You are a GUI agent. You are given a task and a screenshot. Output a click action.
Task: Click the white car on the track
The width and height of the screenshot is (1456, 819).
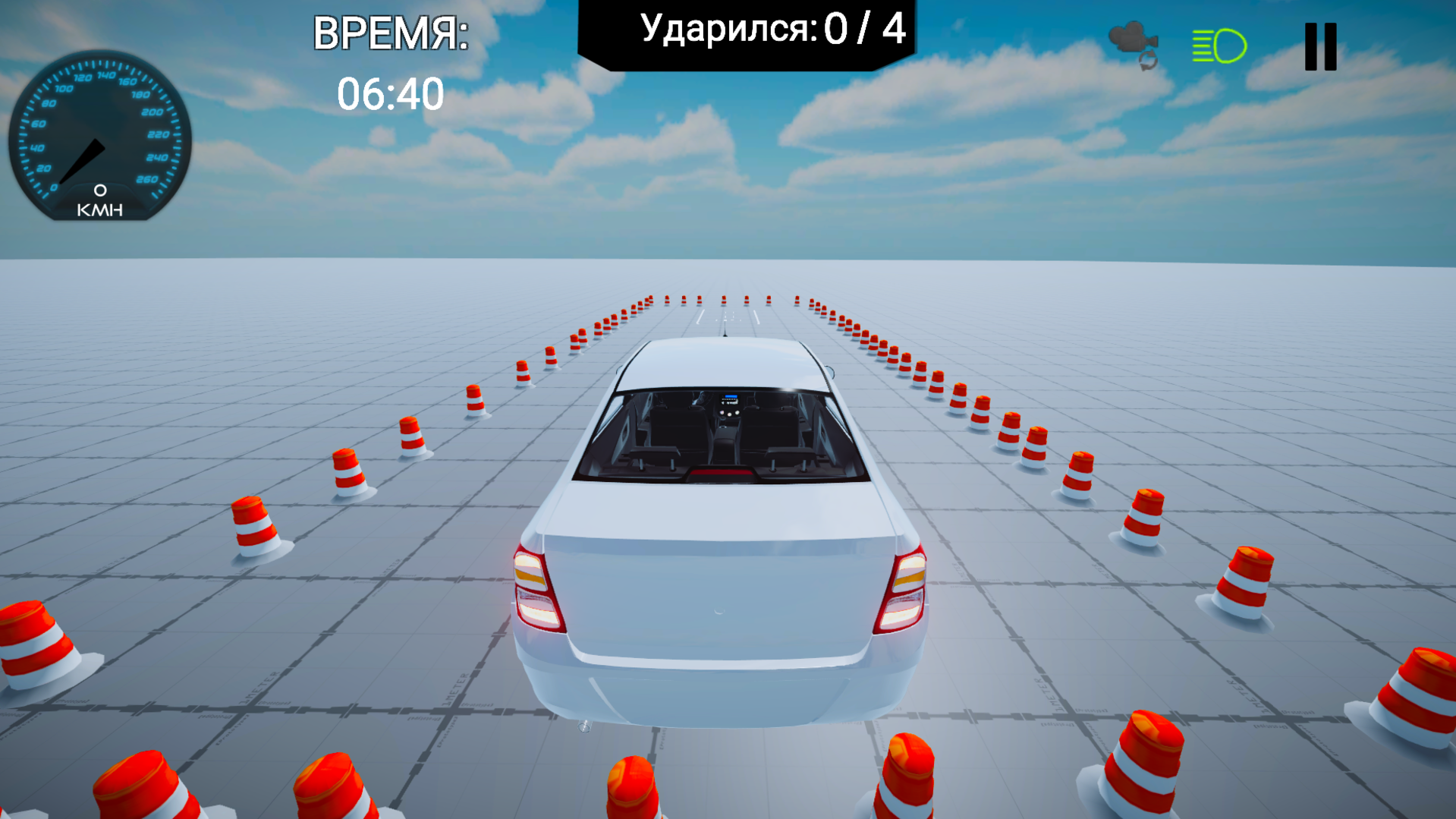tap(721, 531)
